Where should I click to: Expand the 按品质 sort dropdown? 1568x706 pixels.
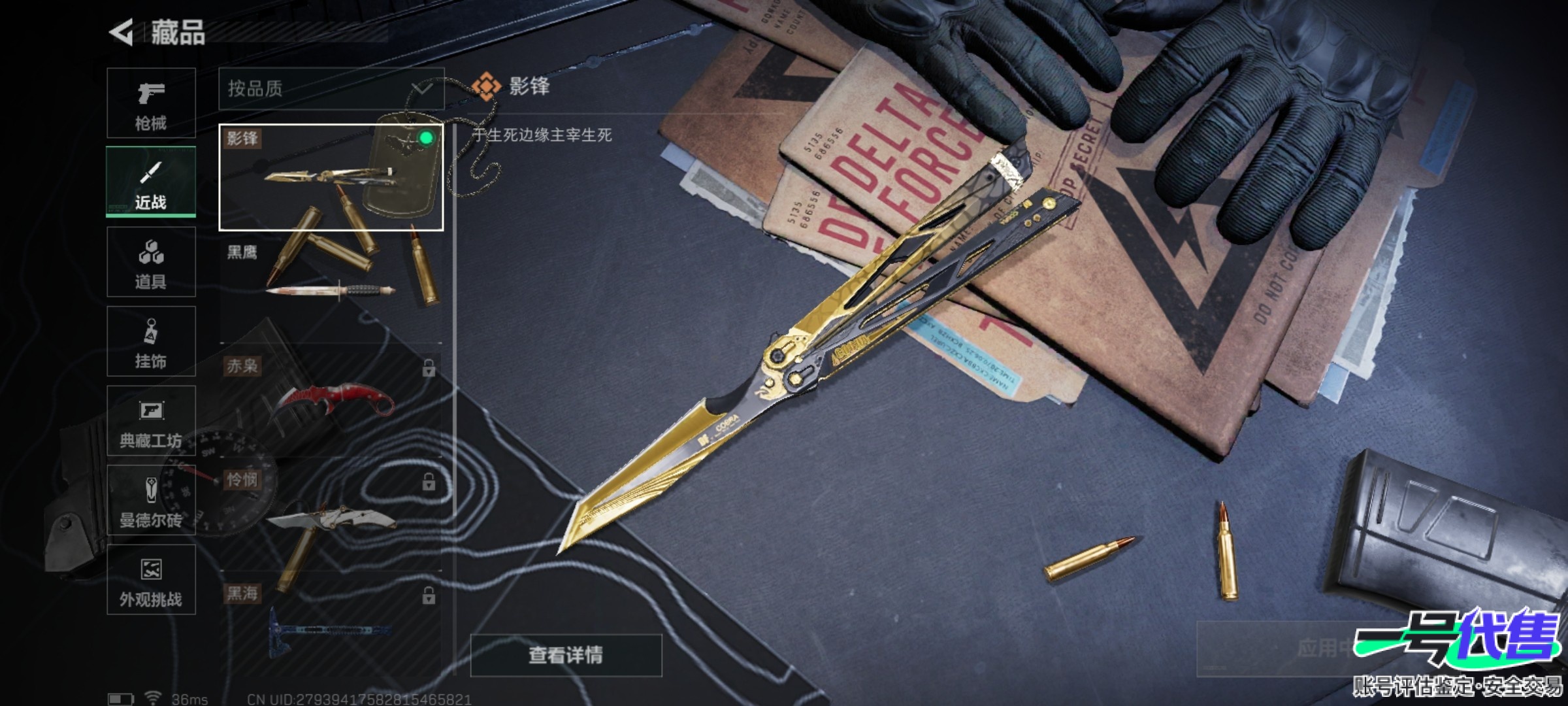click(x=331, y=88)
